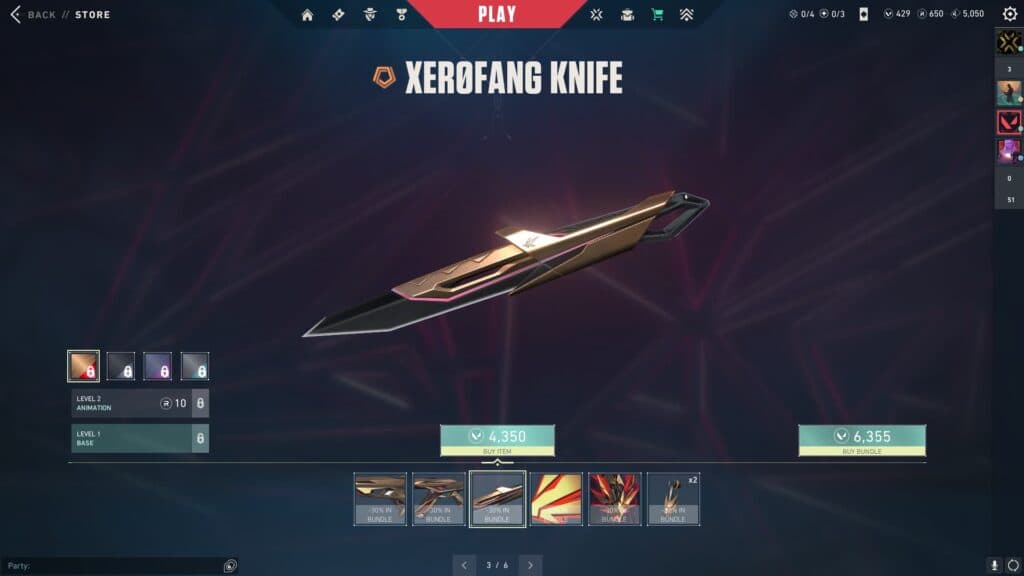This screenshot has height=576, width=1024.
Task: Go to the previous bundle item arrow
Action: click(x=464, y=565)
